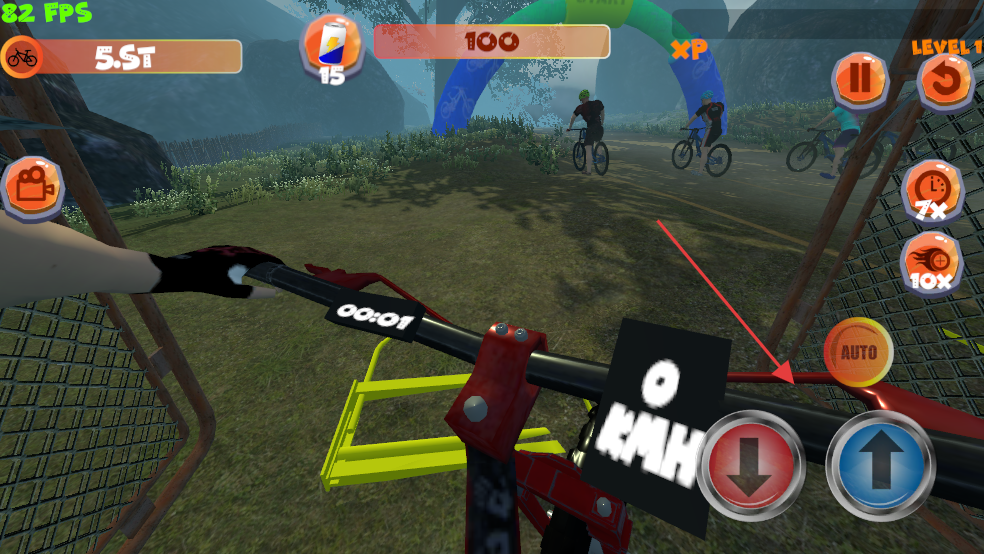Image resolution: width=984 pixels, height=554 pixels.
Task: Tap the blue up-arrow accelerate button
Action: click(x=879, y=463)
